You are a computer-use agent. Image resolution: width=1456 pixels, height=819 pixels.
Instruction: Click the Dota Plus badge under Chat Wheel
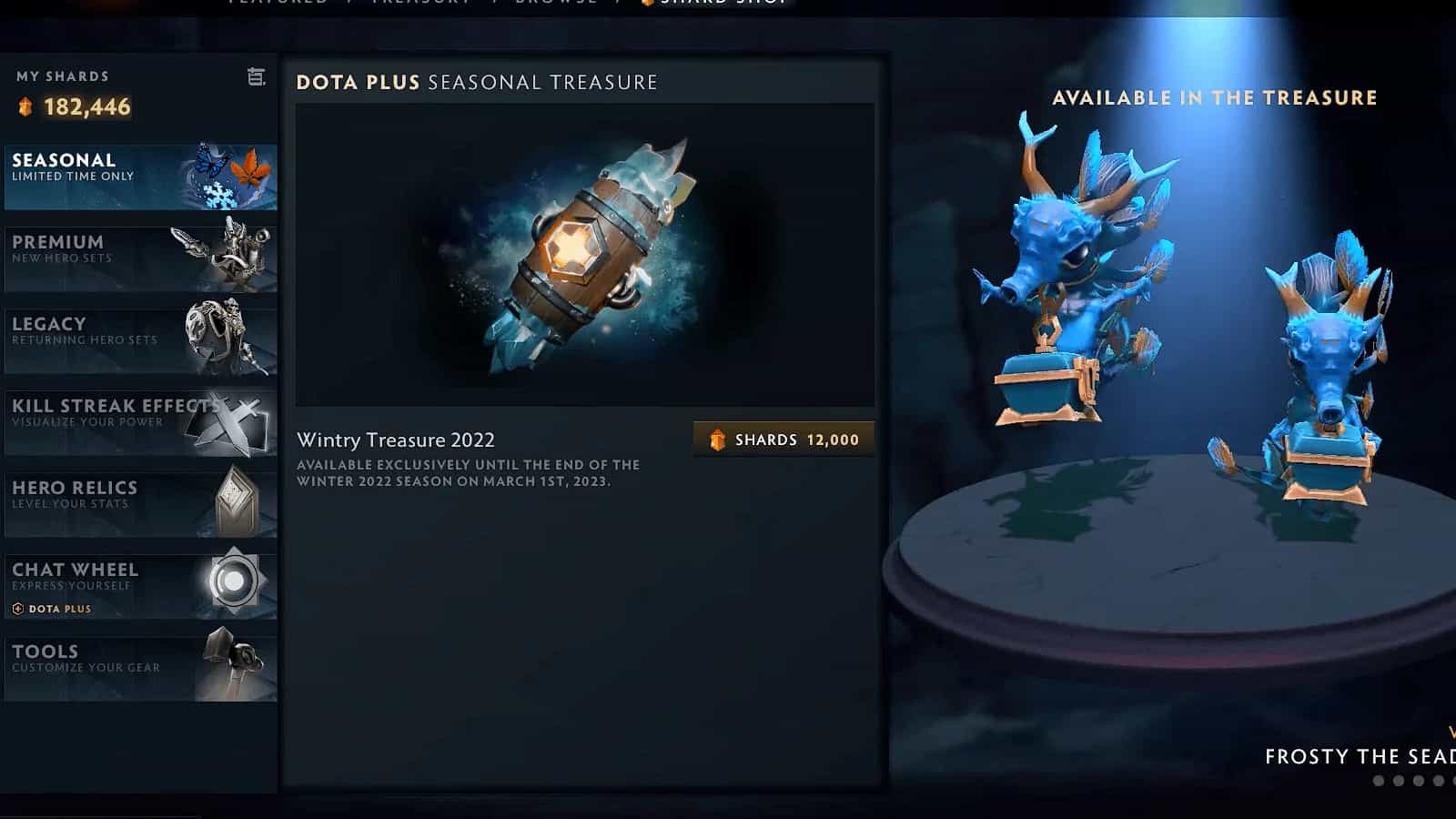tap(50, 608)
